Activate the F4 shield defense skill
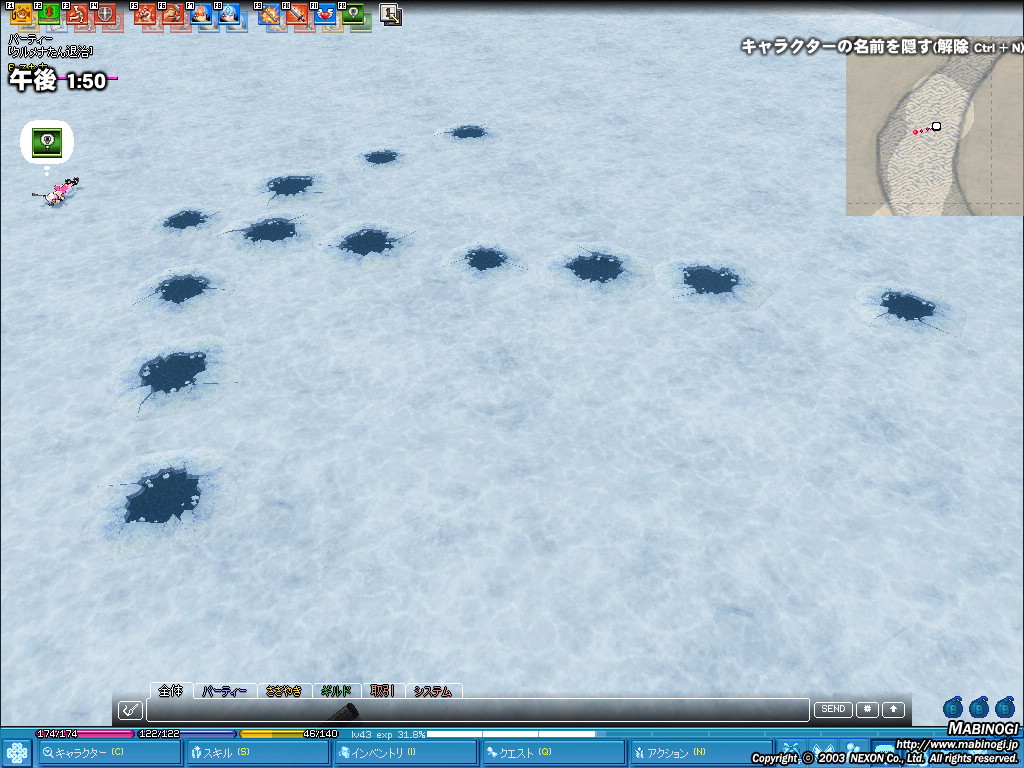The height and width of the screenshot is (768, 1024). coord(105,14)
